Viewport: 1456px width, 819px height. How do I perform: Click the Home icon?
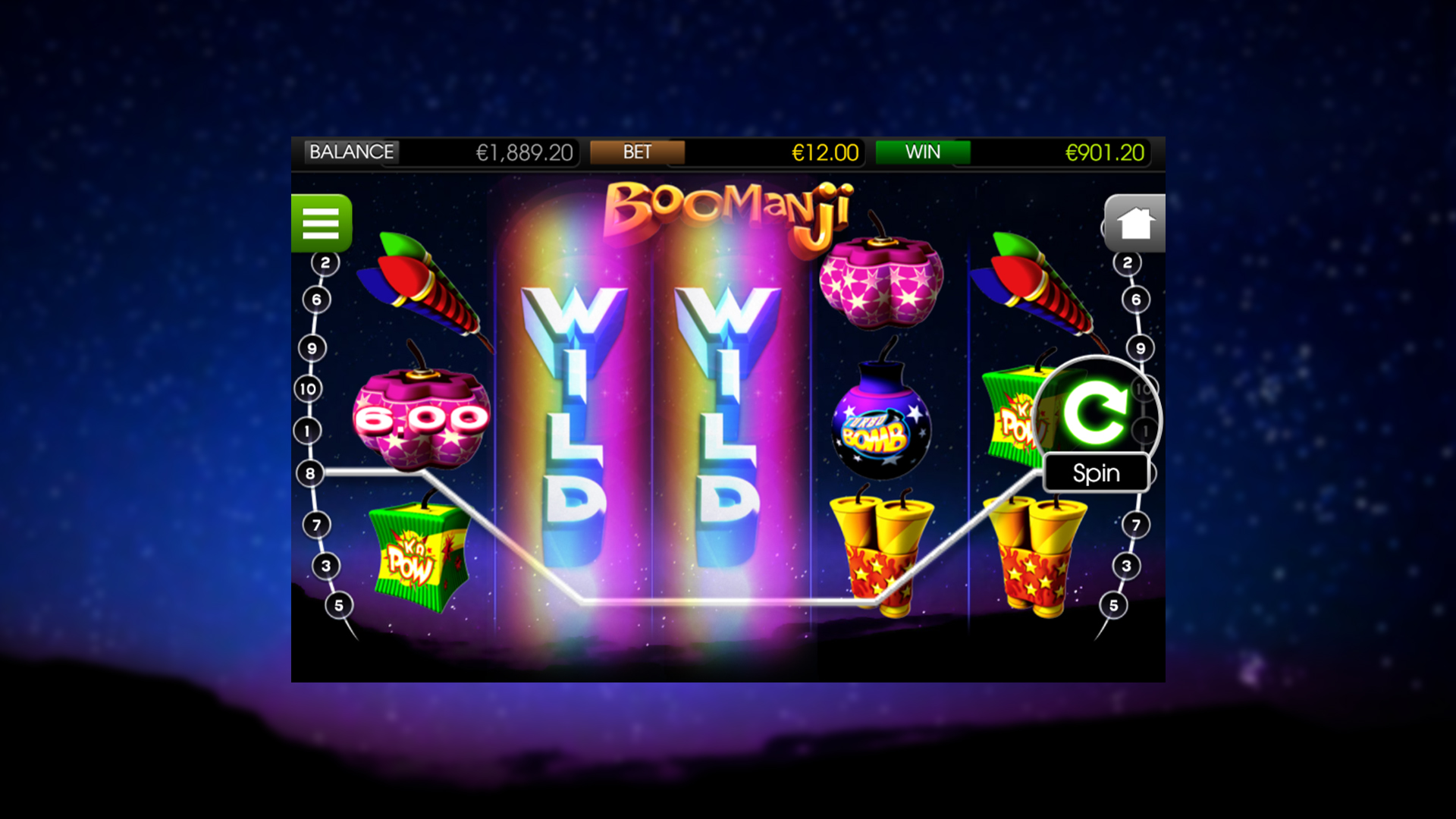[x=1134, y=222]
